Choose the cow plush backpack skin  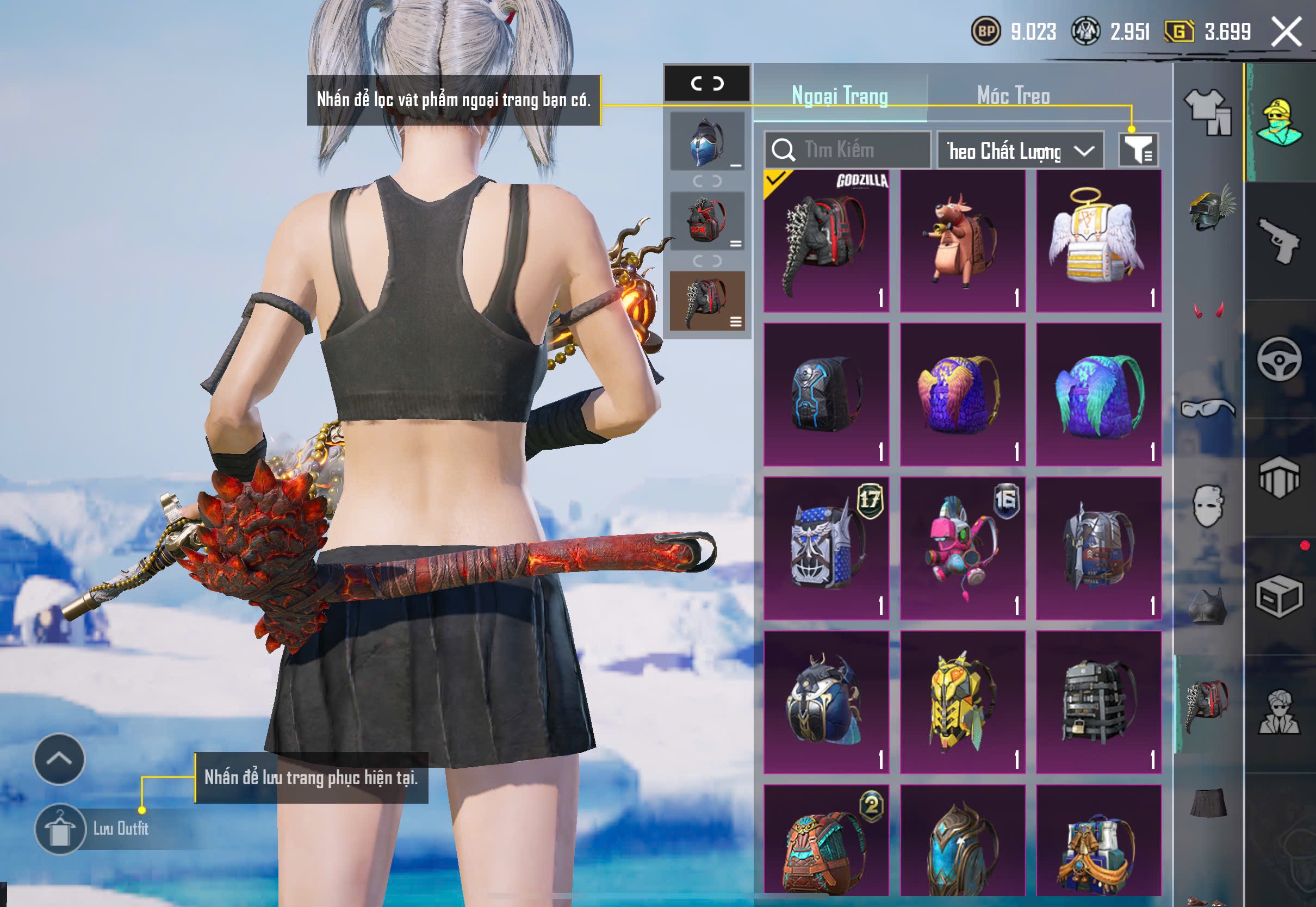click(x=963, y=241)
